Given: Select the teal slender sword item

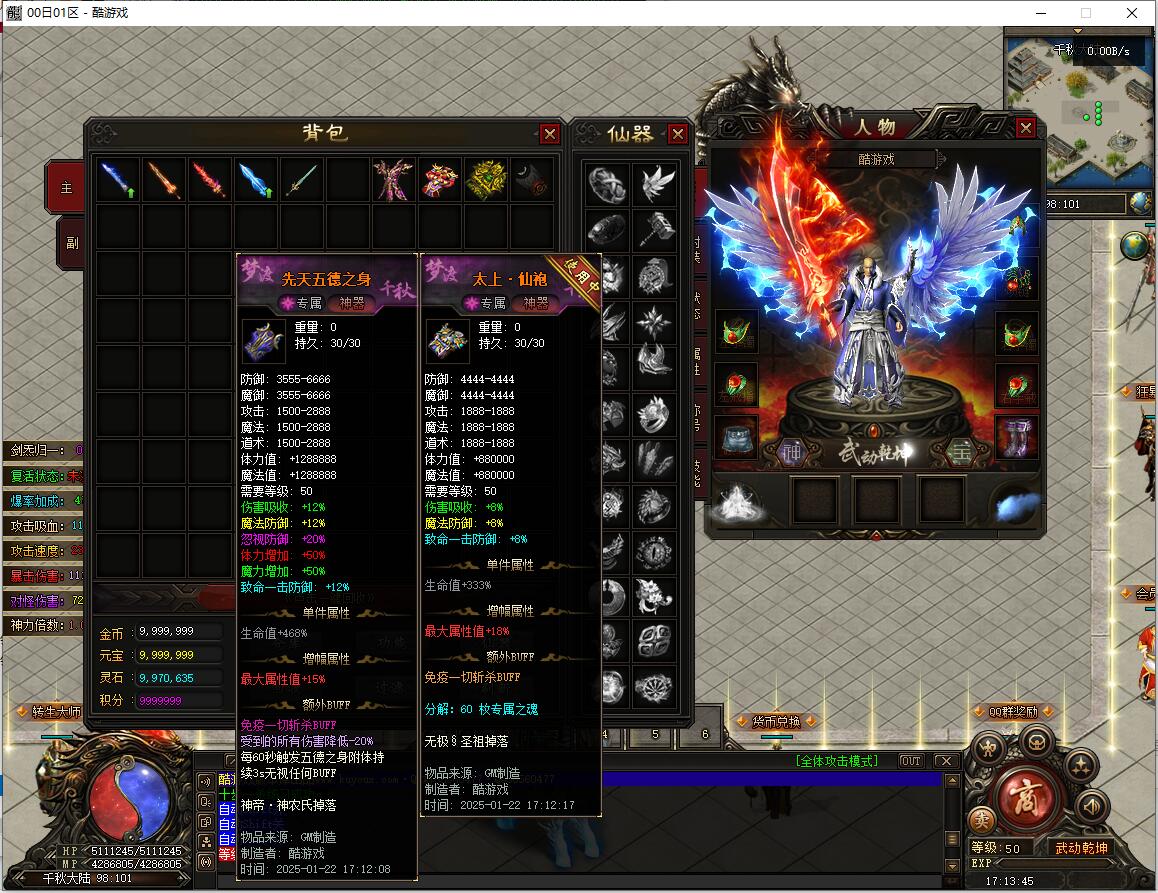Looking at the screenshot, I should tap(302, 181).
